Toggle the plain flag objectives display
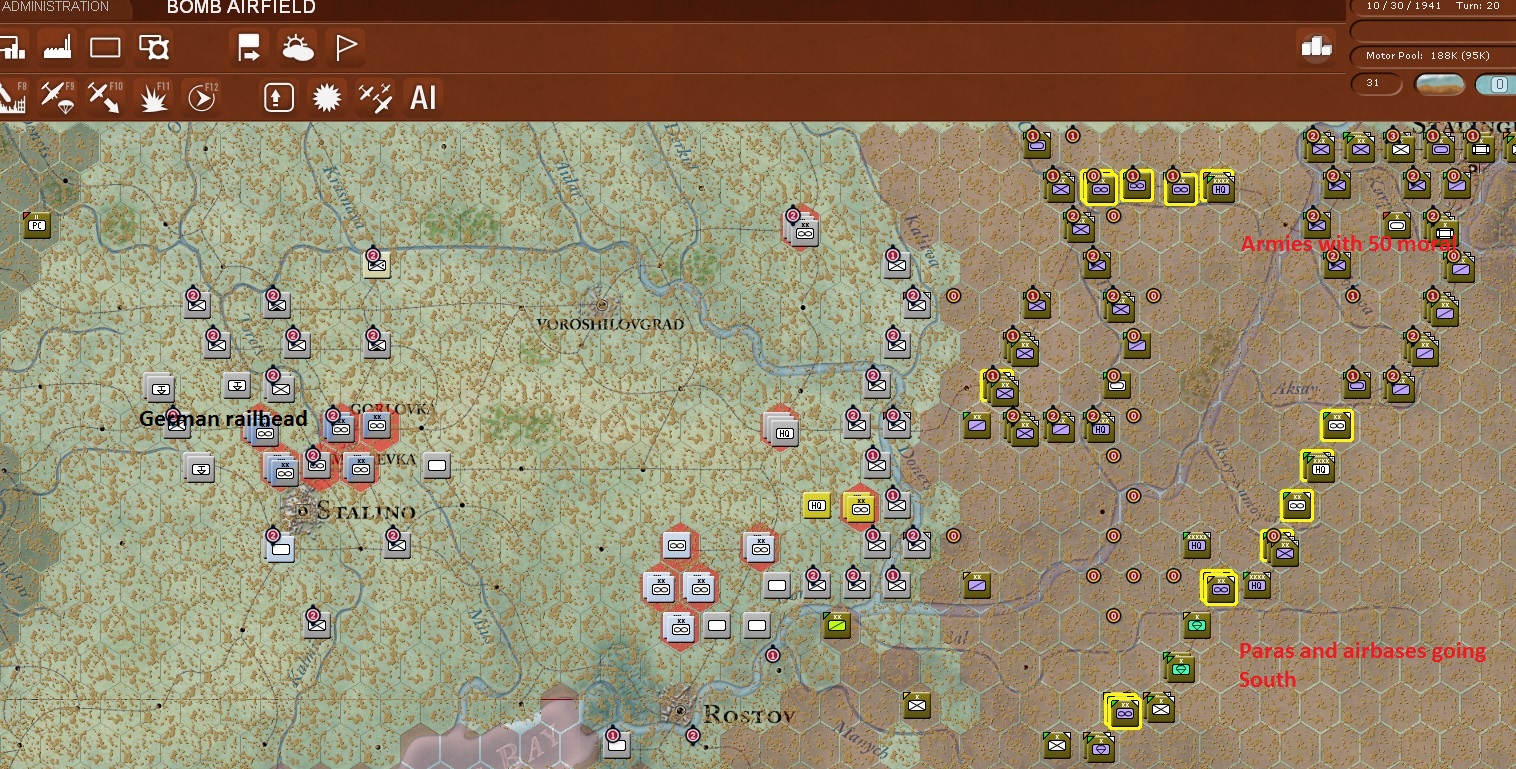The image size is (1516, 769). tap(345, 47)
